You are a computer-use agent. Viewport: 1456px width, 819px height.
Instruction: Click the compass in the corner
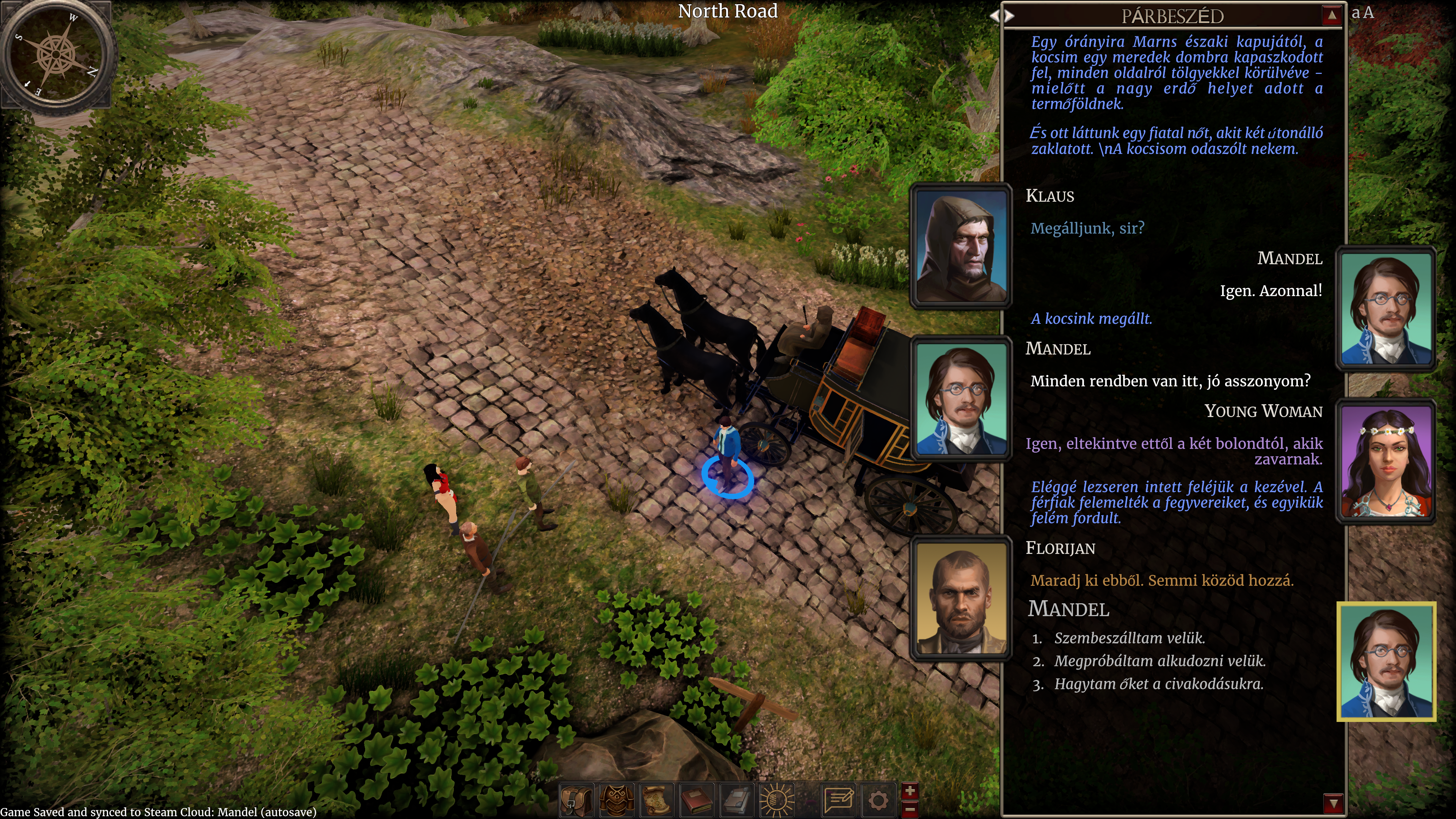click(56, 54)
